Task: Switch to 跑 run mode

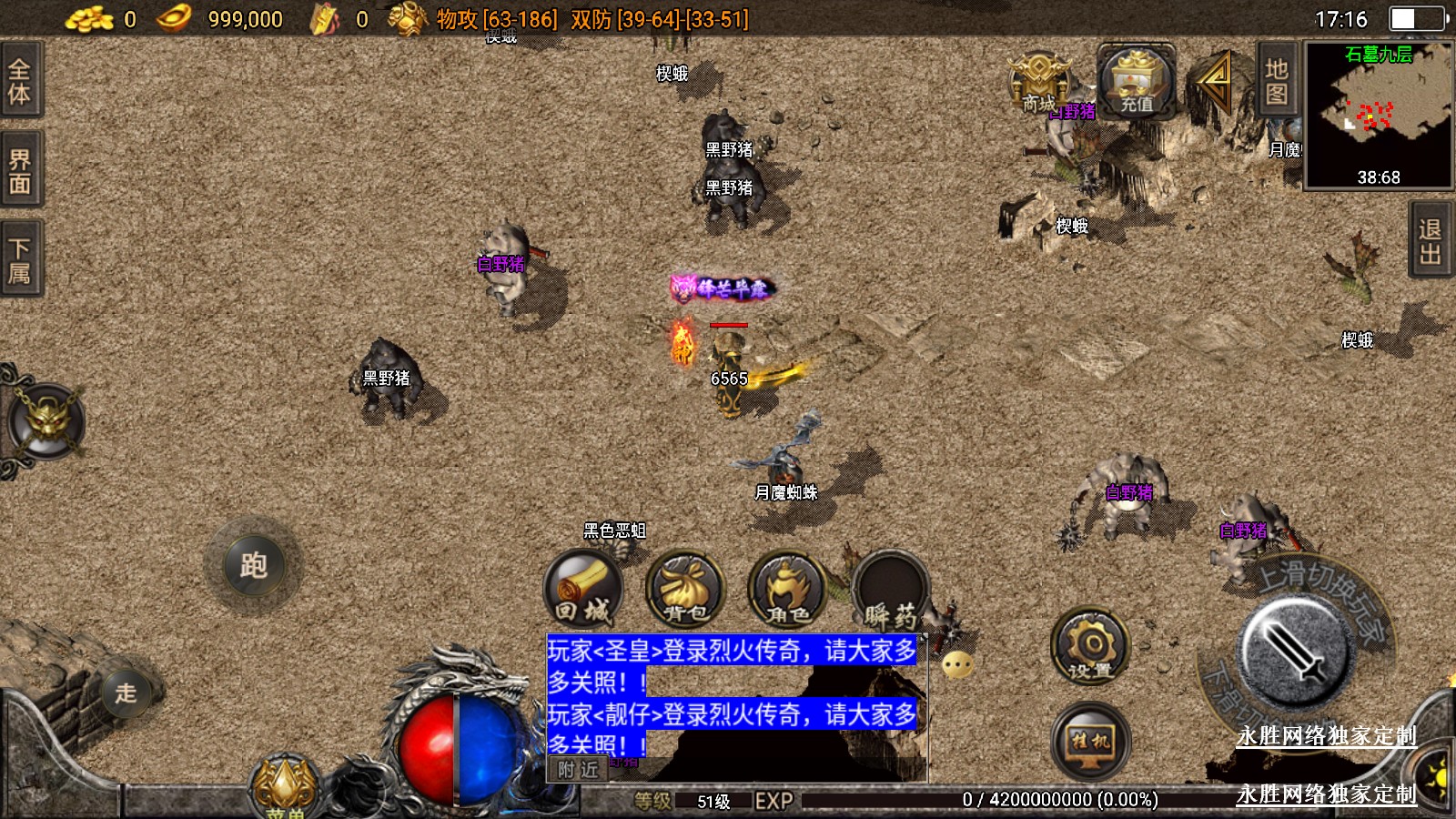Action: (x=254, y=565)
